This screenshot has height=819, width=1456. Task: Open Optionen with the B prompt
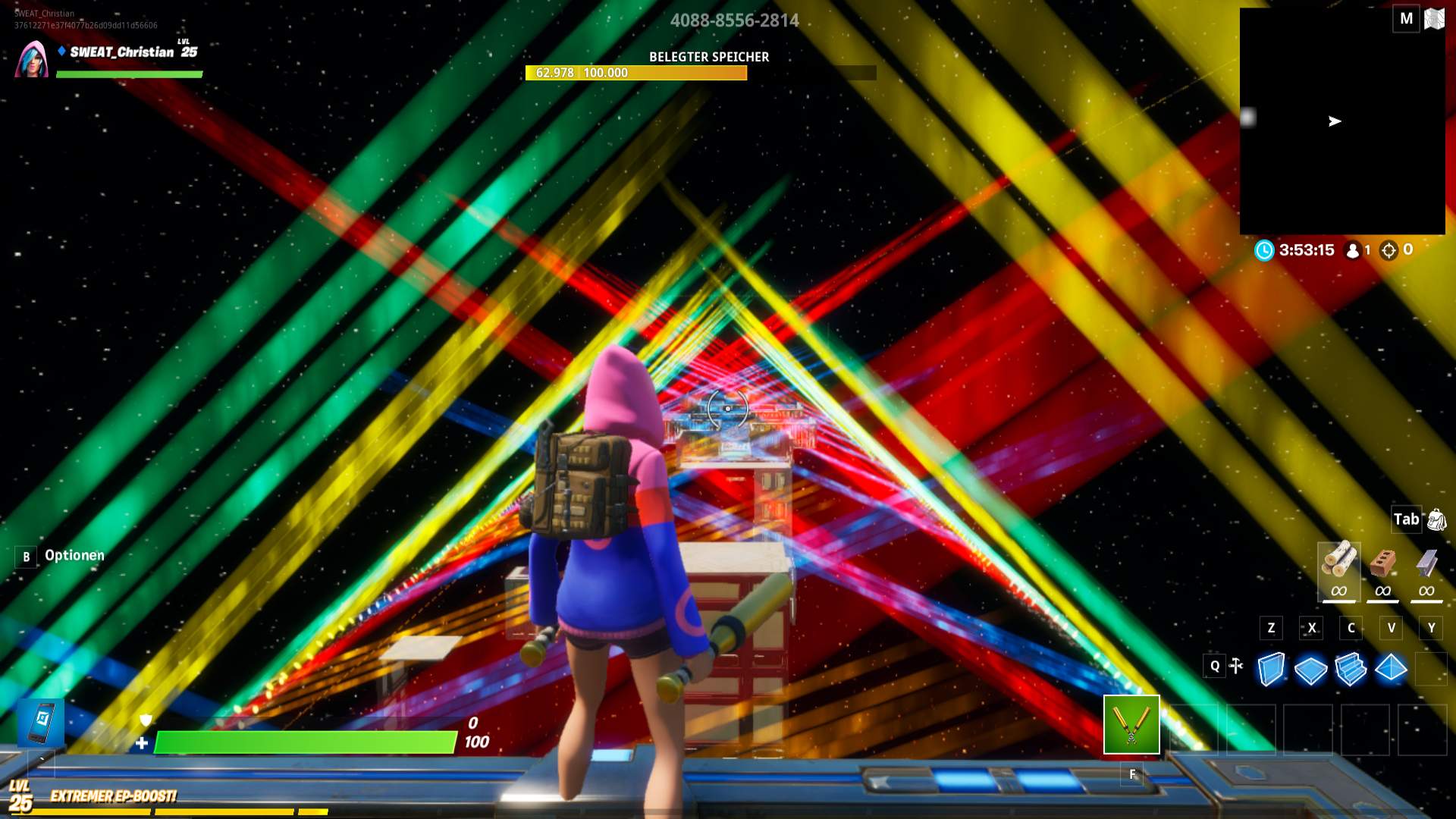tap(27, 556)
